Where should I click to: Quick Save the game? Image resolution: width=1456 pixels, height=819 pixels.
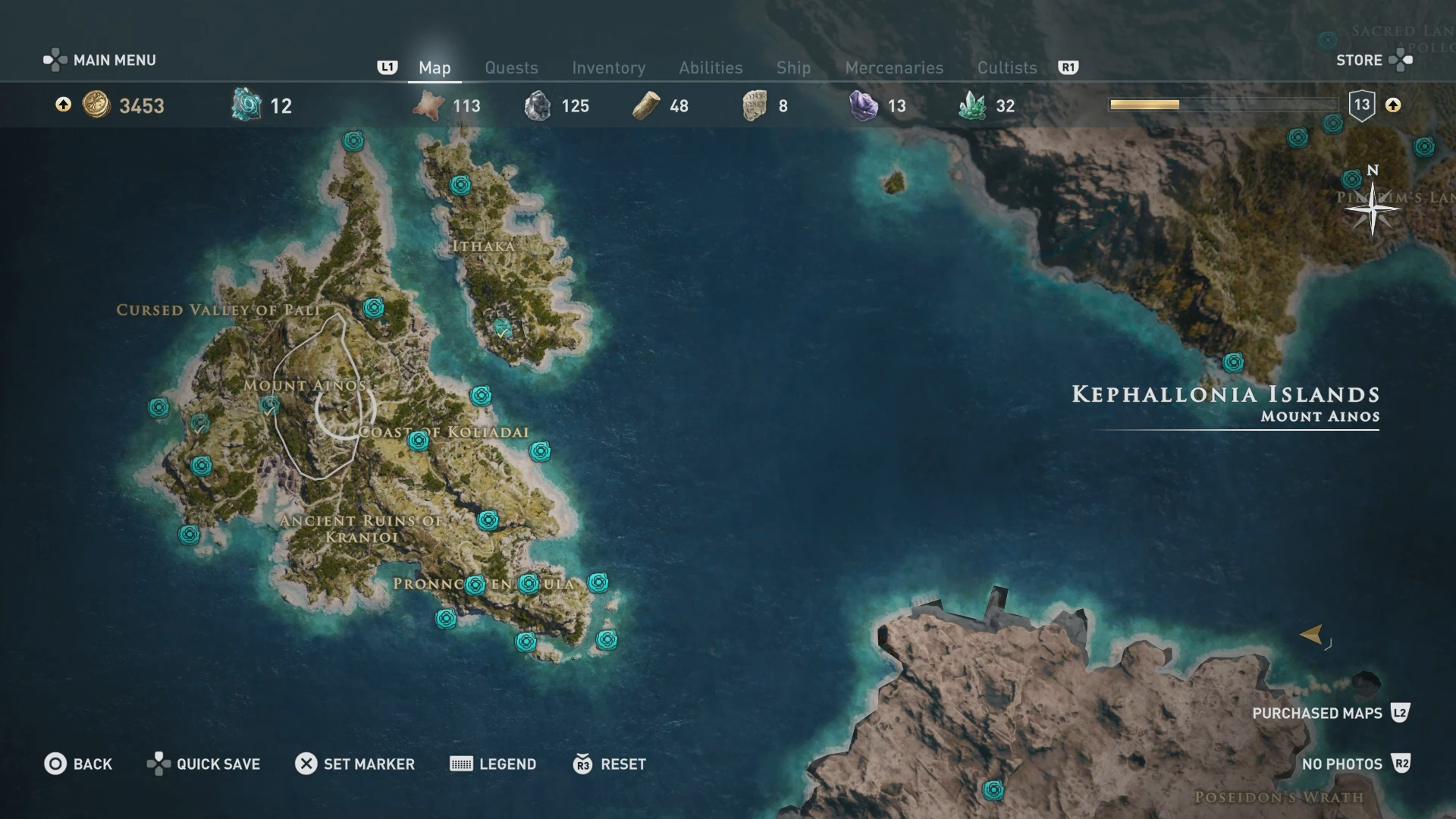(202, 764)
